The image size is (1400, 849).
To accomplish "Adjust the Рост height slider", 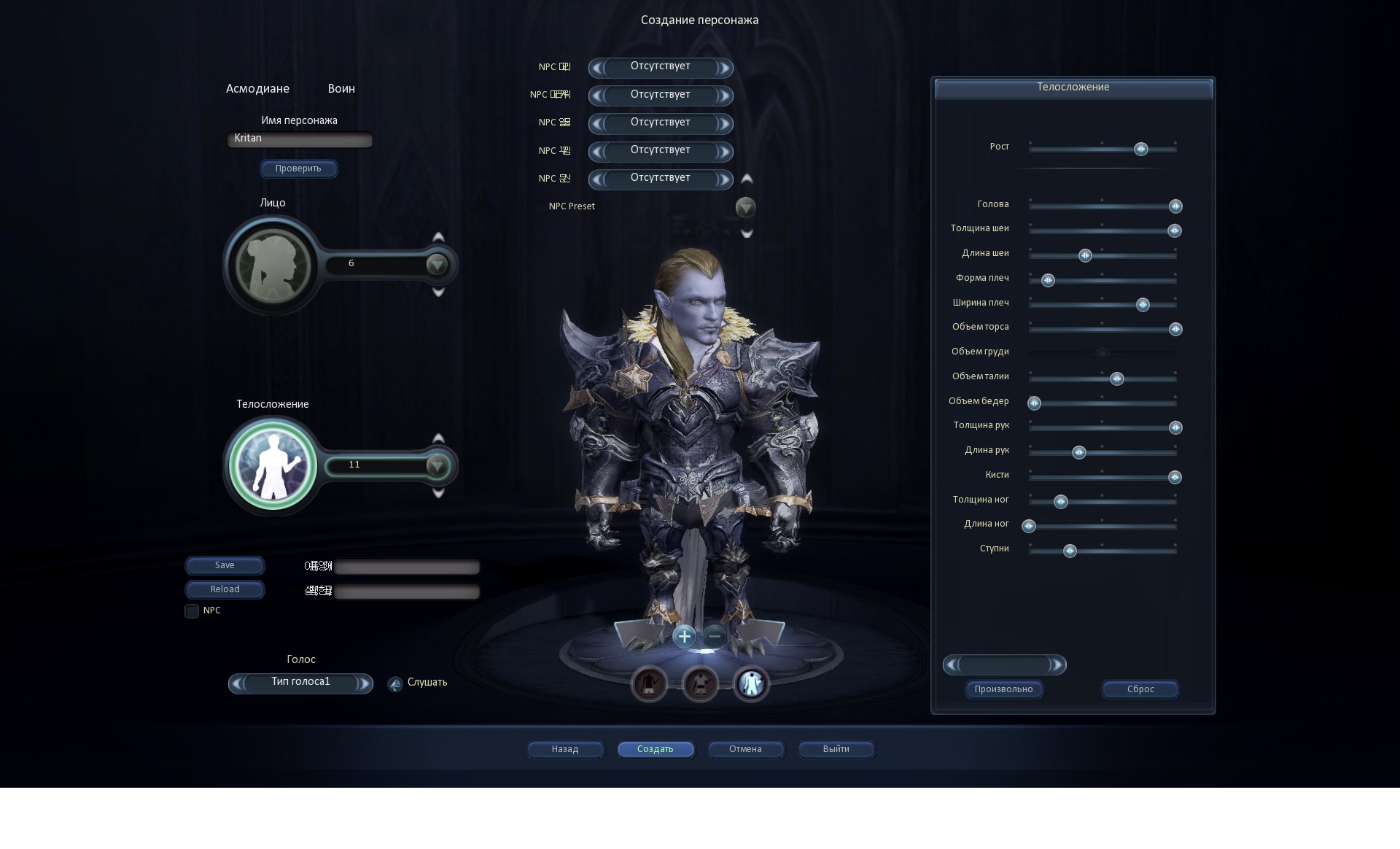I will tap(1141, 150).
